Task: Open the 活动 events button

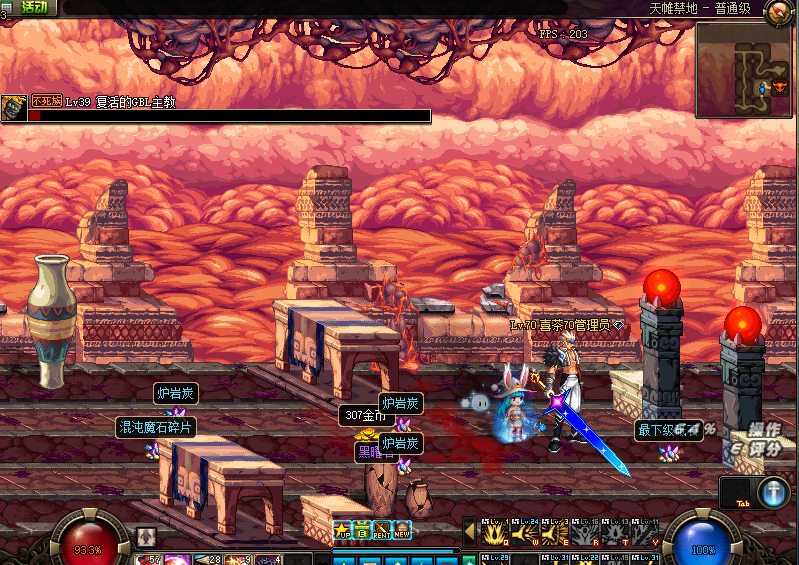Action: pos(33,7)
